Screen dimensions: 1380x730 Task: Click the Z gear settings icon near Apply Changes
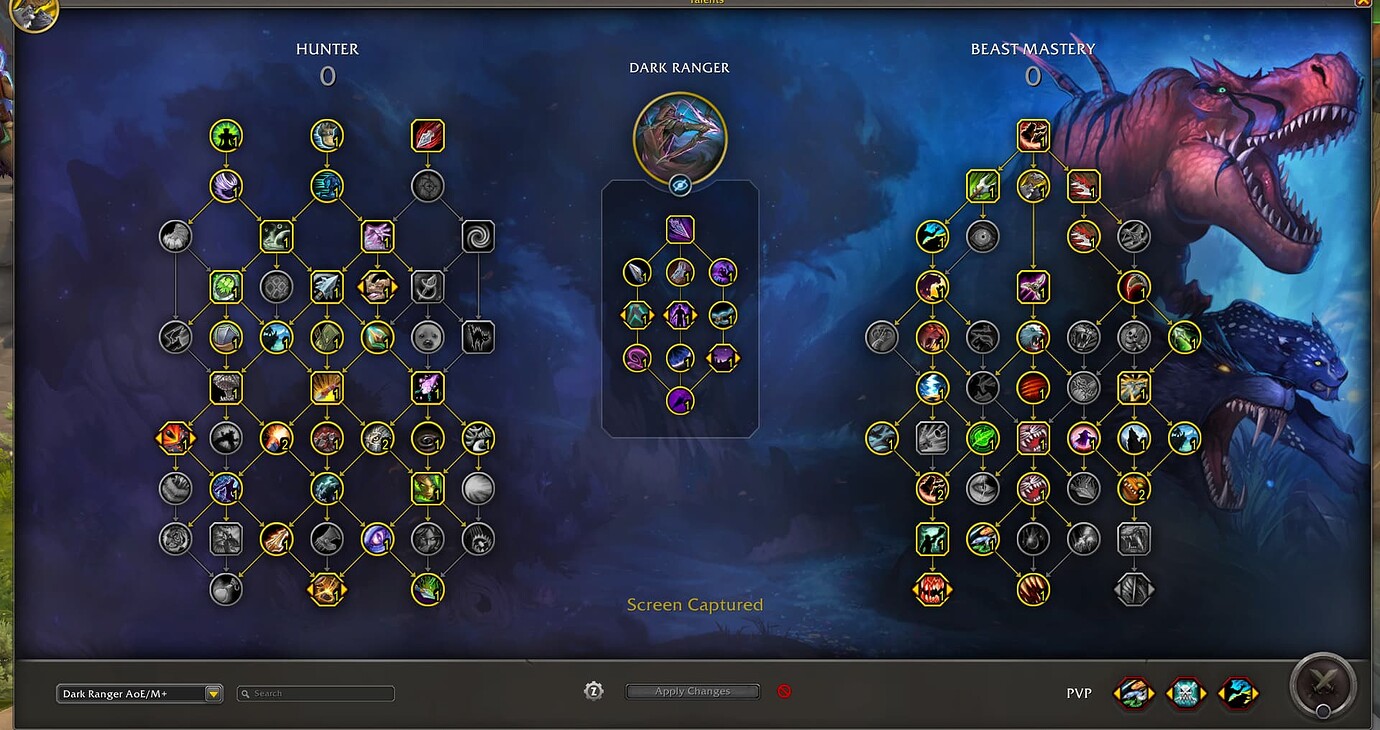594,690
